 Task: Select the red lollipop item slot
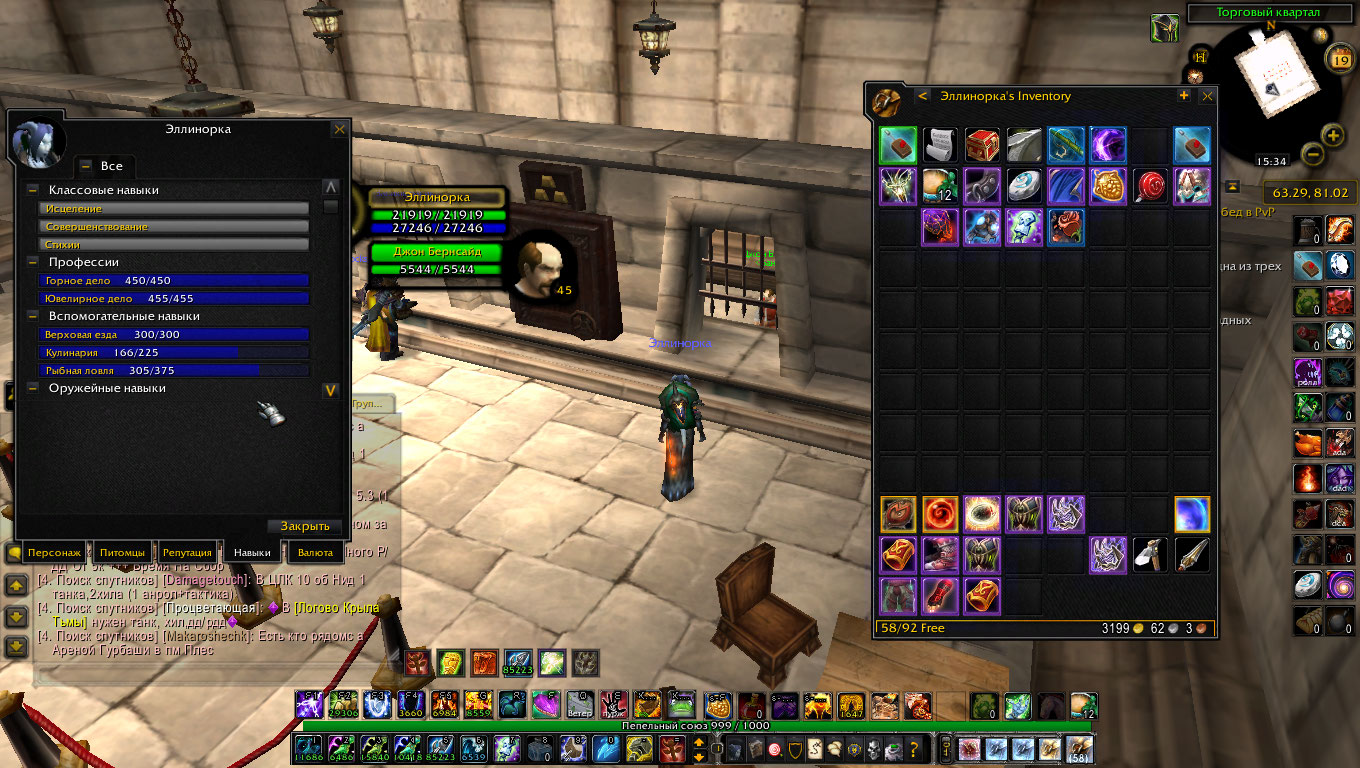click(x=1150, y=187)
